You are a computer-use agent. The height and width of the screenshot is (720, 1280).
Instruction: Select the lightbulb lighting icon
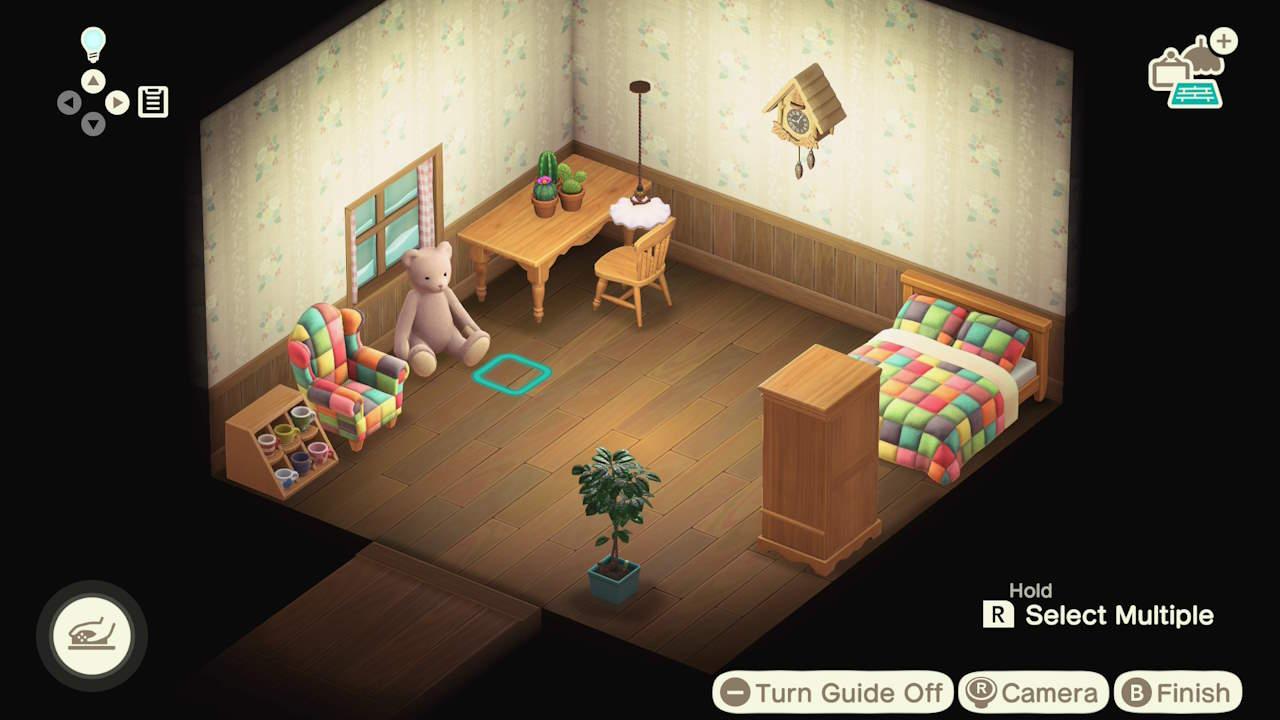(93, 45)
